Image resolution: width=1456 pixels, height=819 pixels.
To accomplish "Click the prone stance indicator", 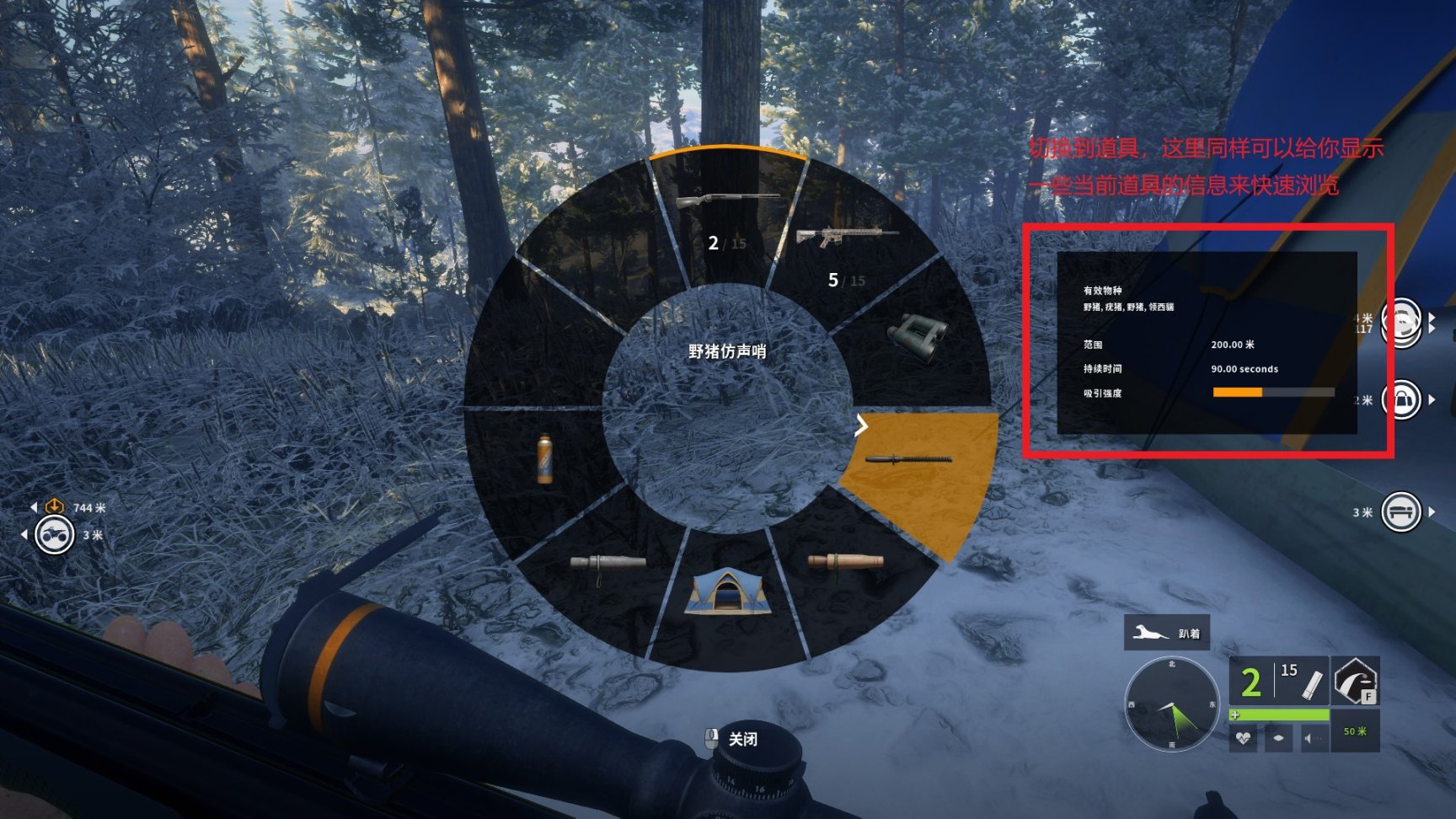I will (1167, 633).
